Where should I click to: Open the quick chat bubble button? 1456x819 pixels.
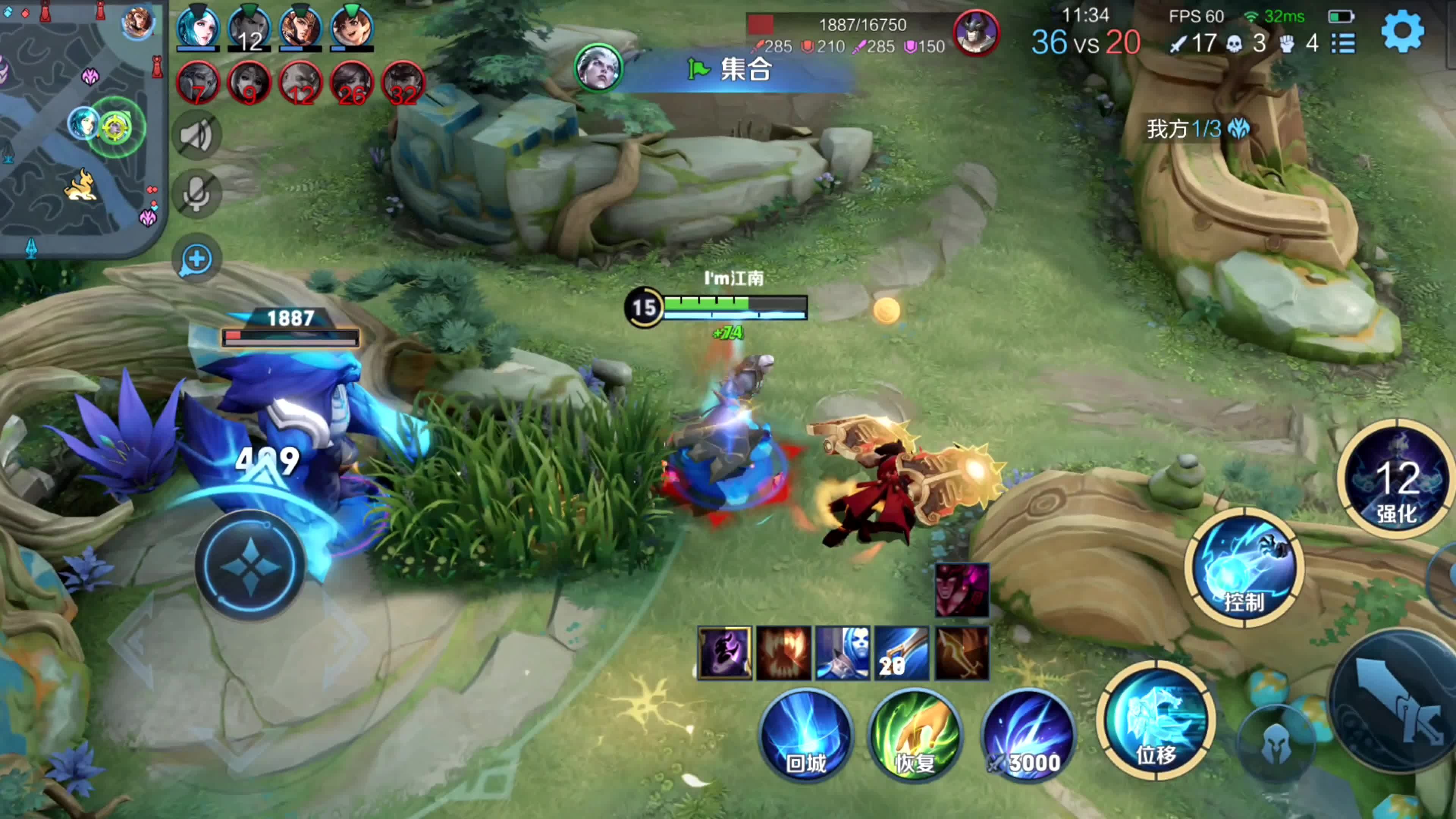196,259
